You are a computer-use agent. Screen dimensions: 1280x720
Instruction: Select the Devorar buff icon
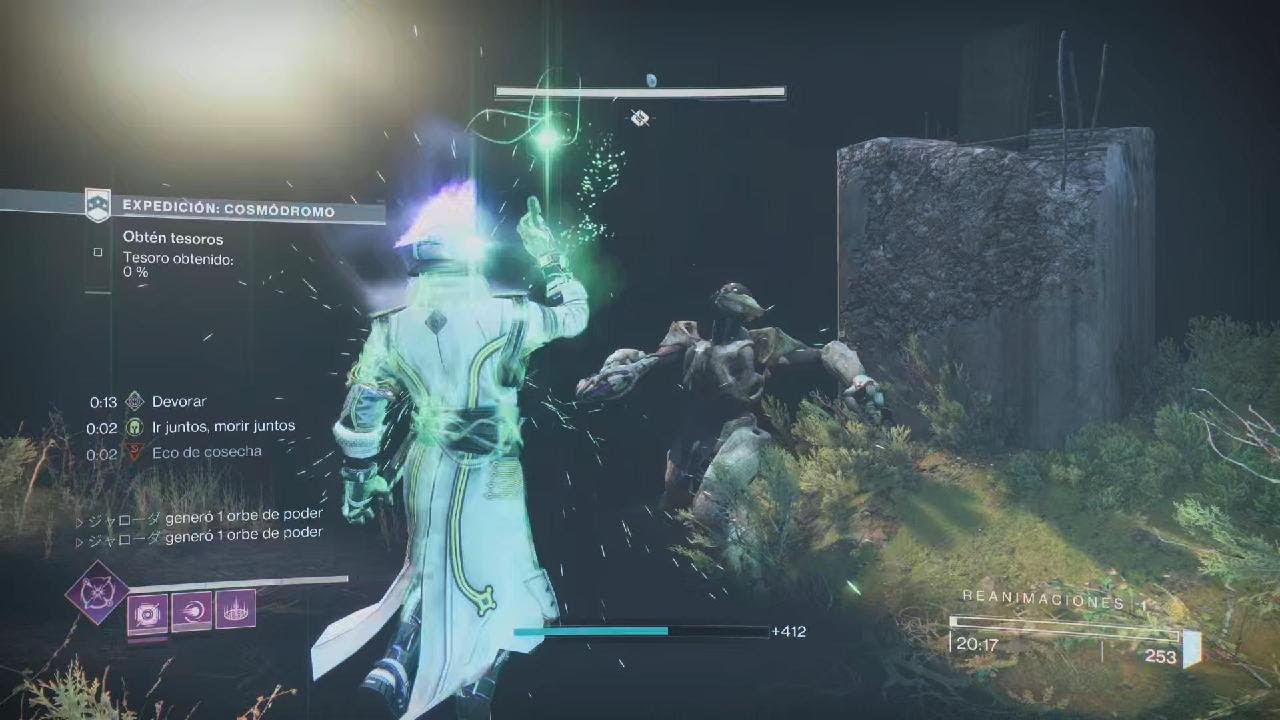point(135,402)
